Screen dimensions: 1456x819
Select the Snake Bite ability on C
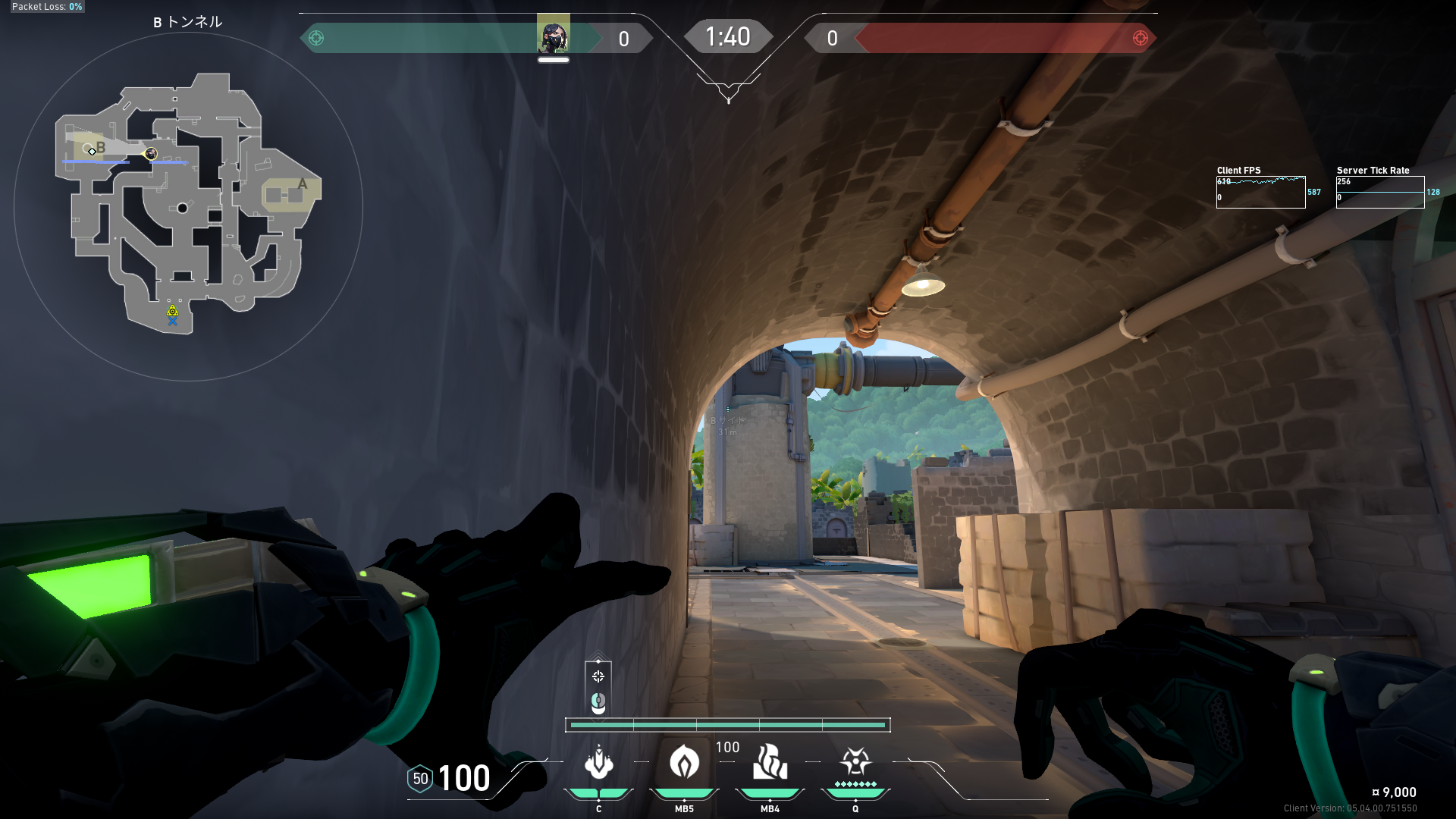tap(598, 763)
